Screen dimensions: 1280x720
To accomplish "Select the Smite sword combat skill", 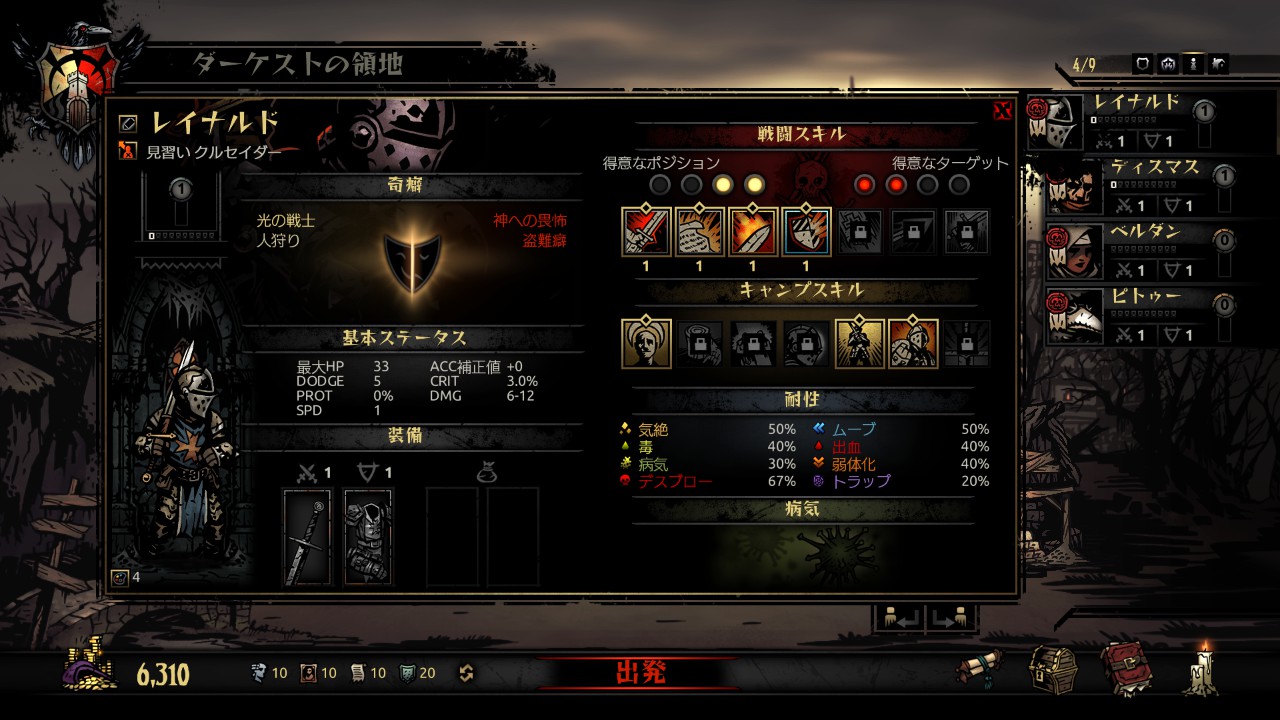I will tap(646, 232).
